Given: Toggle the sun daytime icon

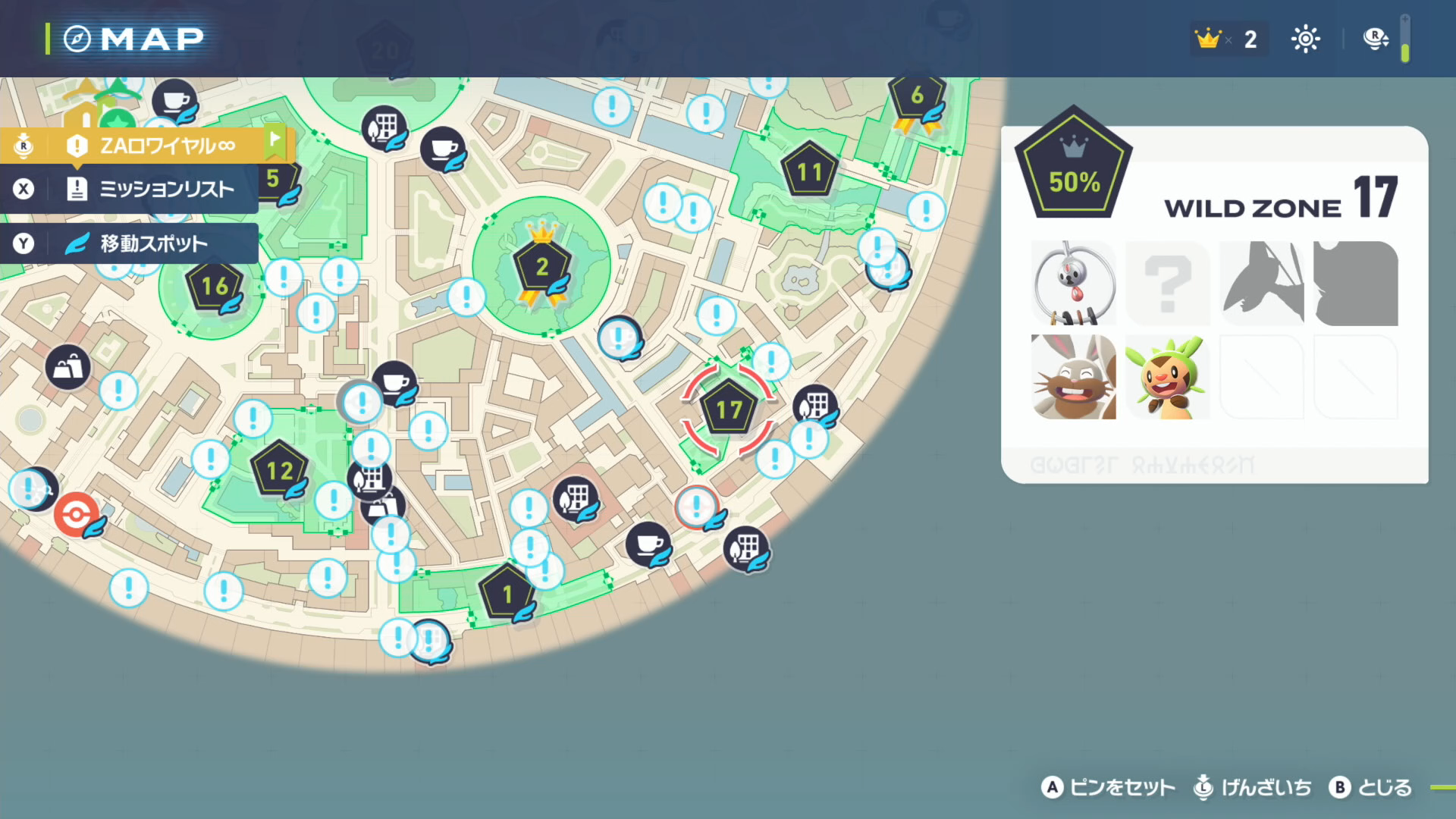Looking at the screenshot, I should click(x=1305, y=39).
